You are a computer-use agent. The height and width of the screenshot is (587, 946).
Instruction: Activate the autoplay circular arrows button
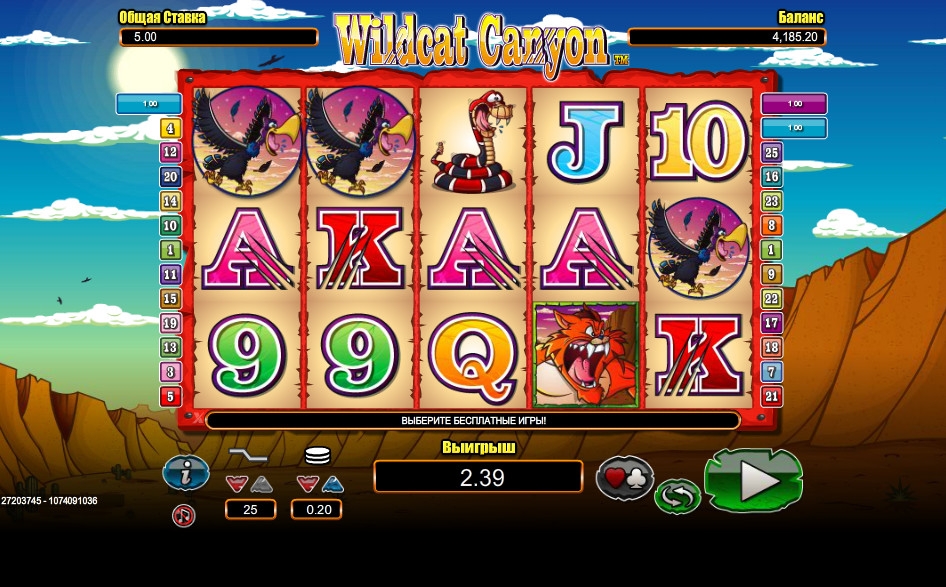[677, 496]
